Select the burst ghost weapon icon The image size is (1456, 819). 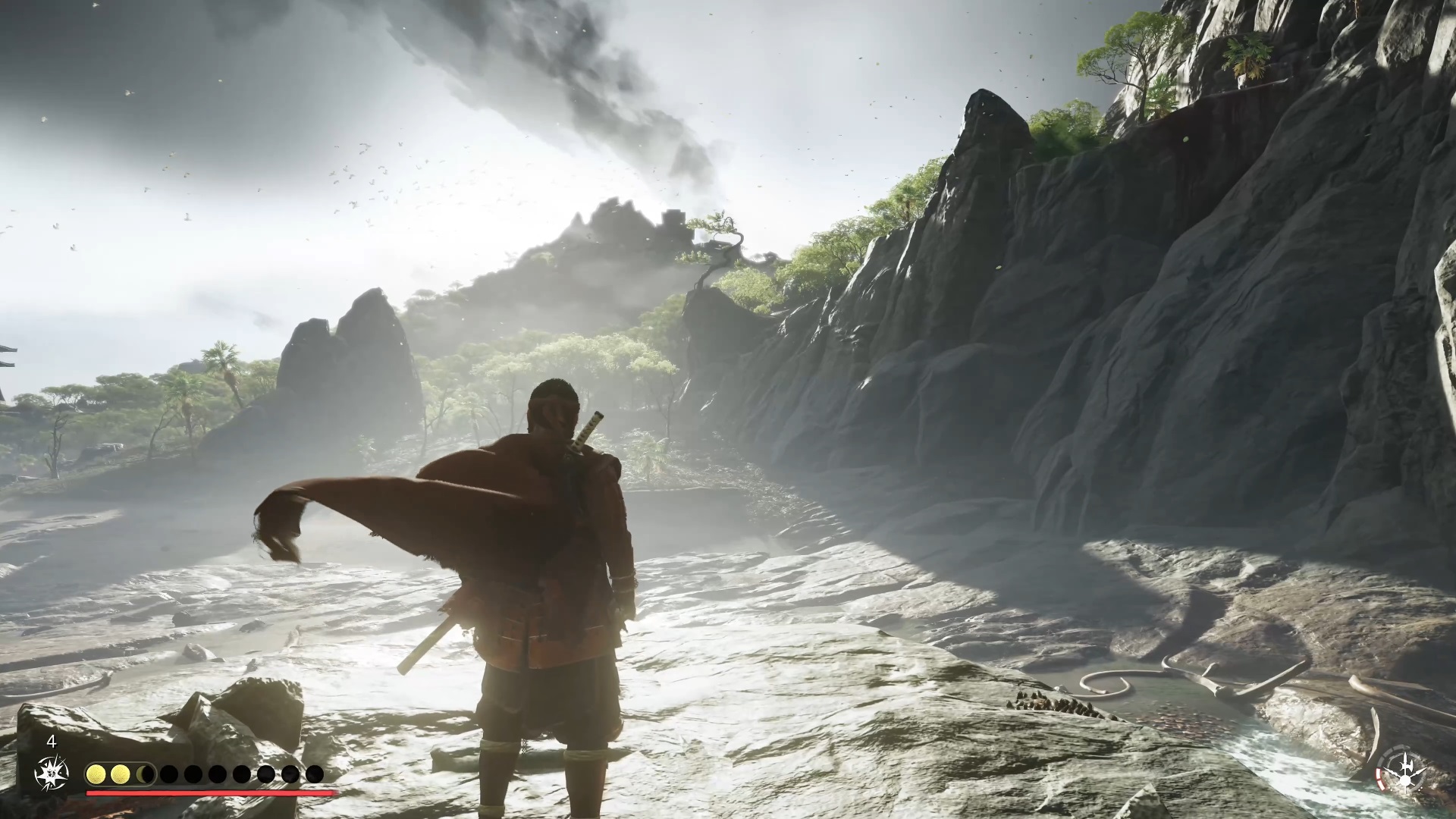pos(52,773)
